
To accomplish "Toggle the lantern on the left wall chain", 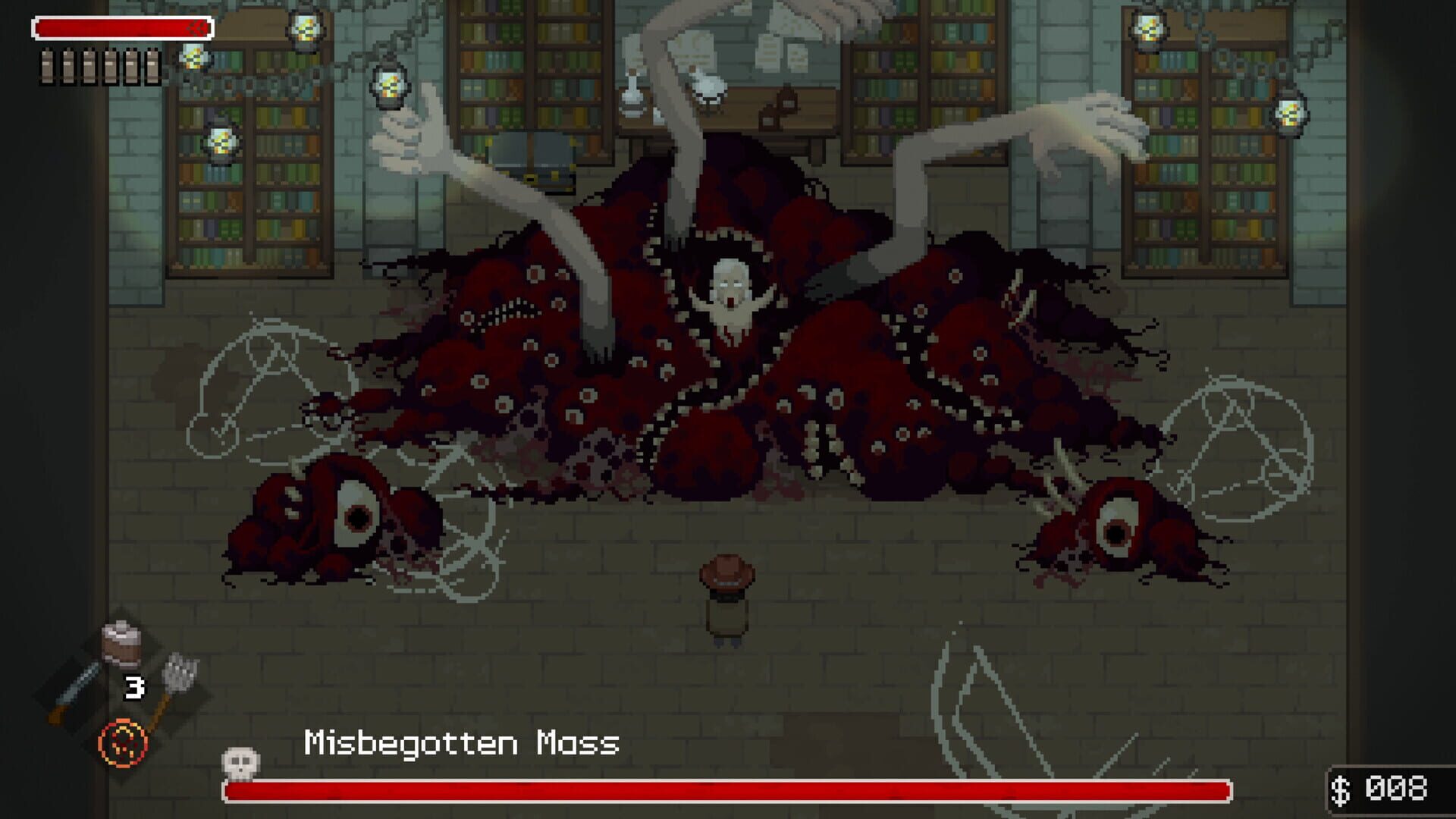I will pyautogui.click(x=222, y=140).
